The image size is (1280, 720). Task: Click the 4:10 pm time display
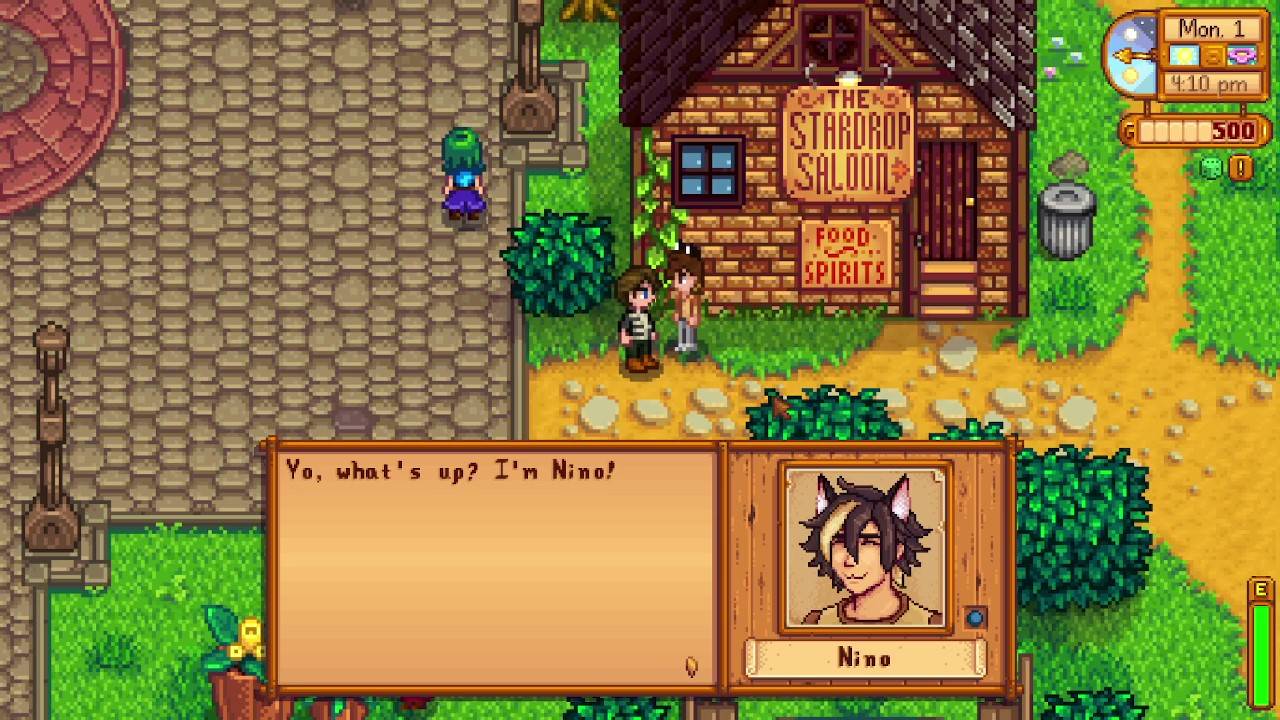1210,84
